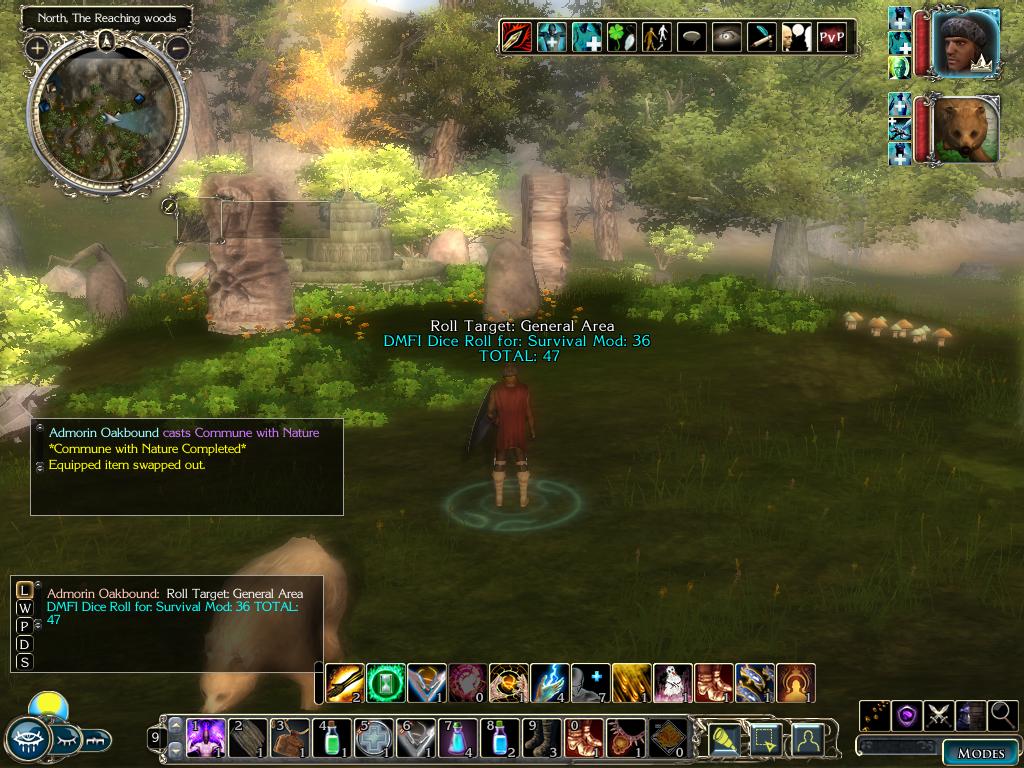Click the circular minimap
The height and width of the screenshot is (768, 1024).
[x=107, y=117]
